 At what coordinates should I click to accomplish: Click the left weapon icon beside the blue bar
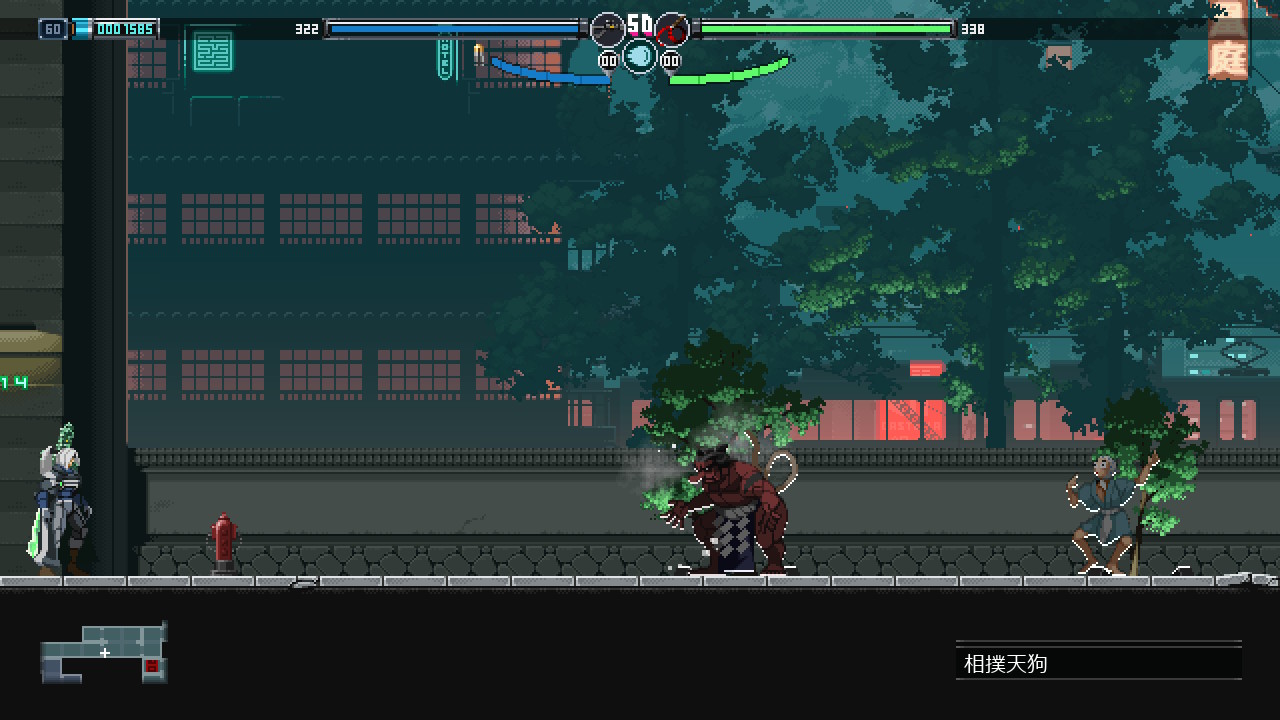pos(607,30)
